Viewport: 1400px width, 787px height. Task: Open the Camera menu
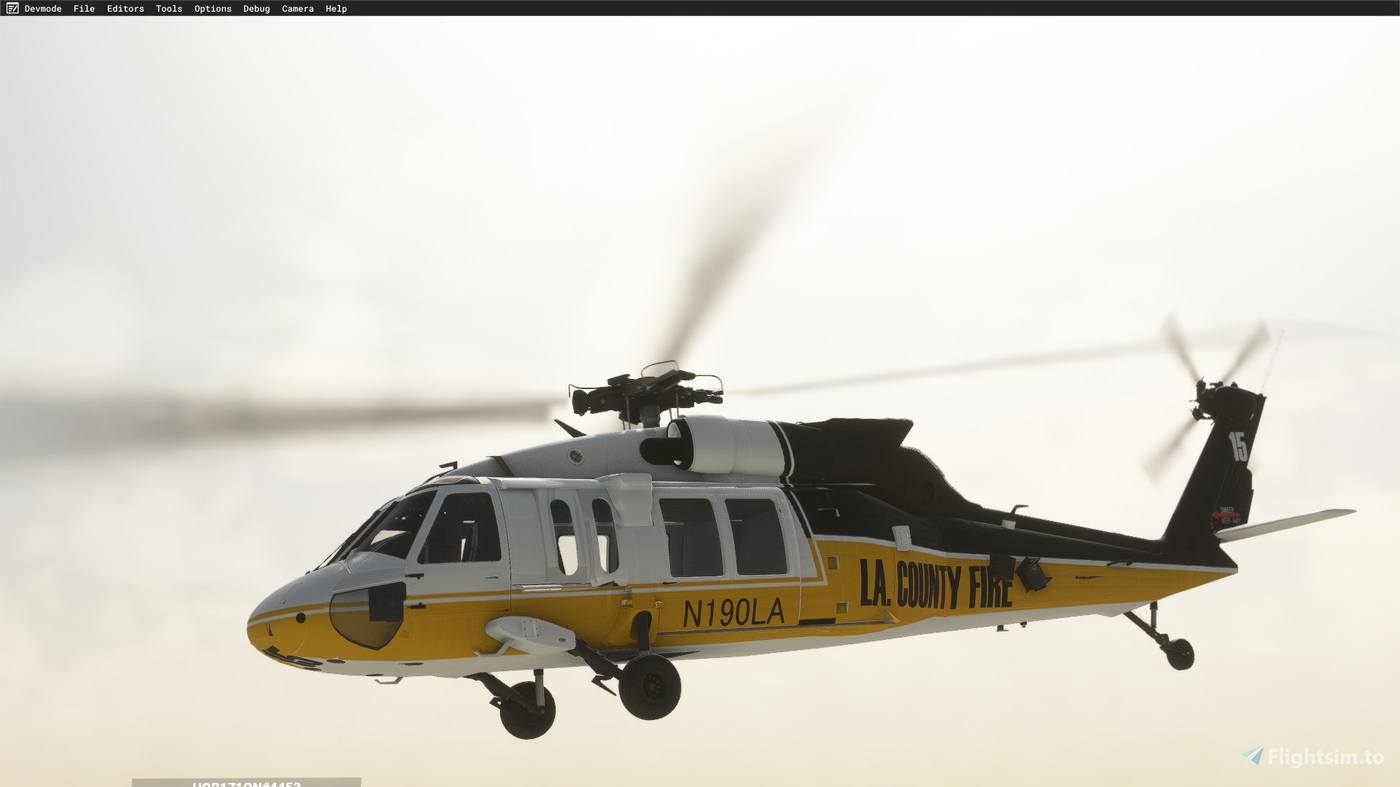[x=297, y=7]
